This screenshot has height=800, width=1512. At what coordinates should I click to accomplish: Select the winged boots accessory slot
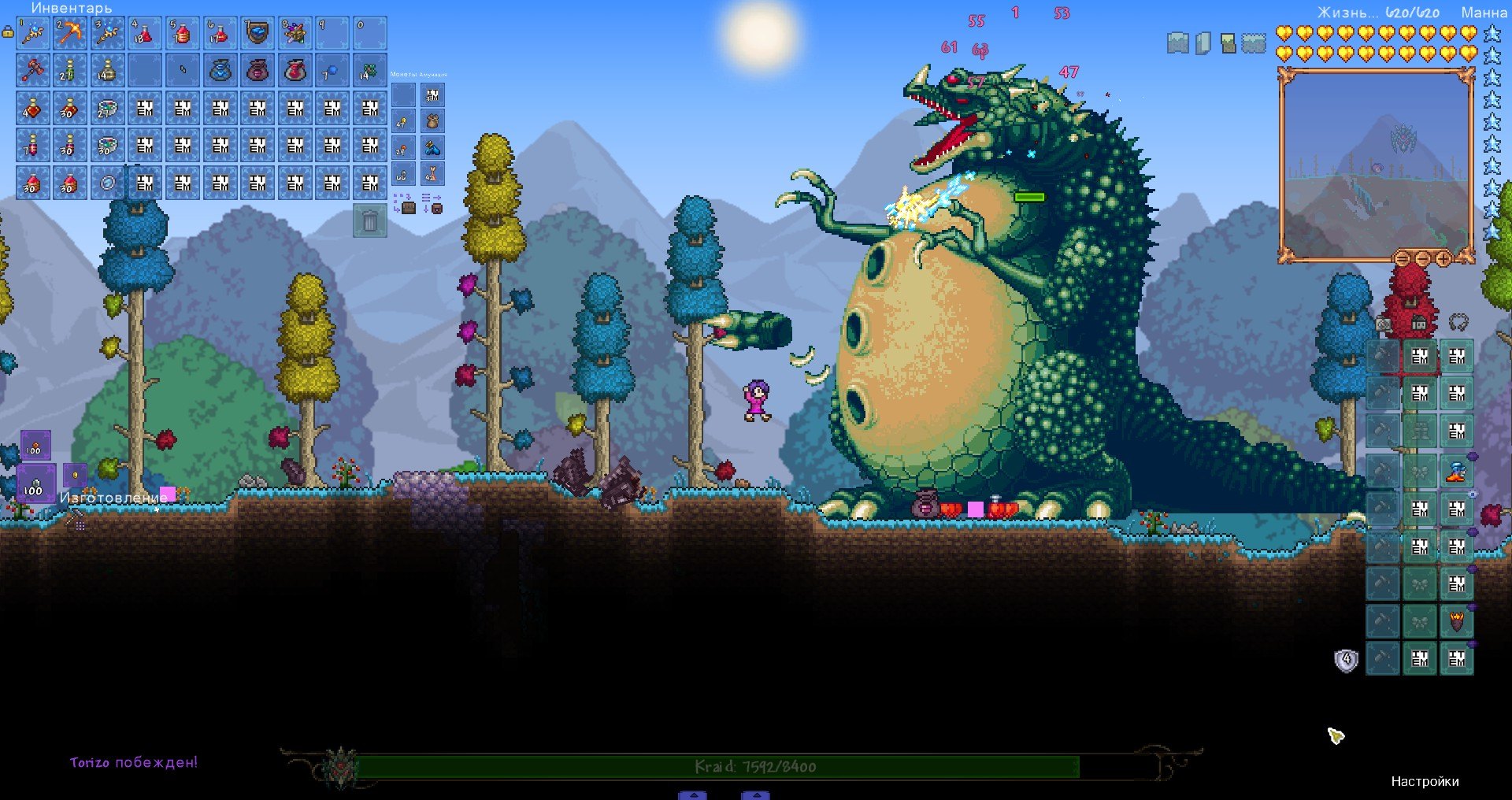point(1456,471)
